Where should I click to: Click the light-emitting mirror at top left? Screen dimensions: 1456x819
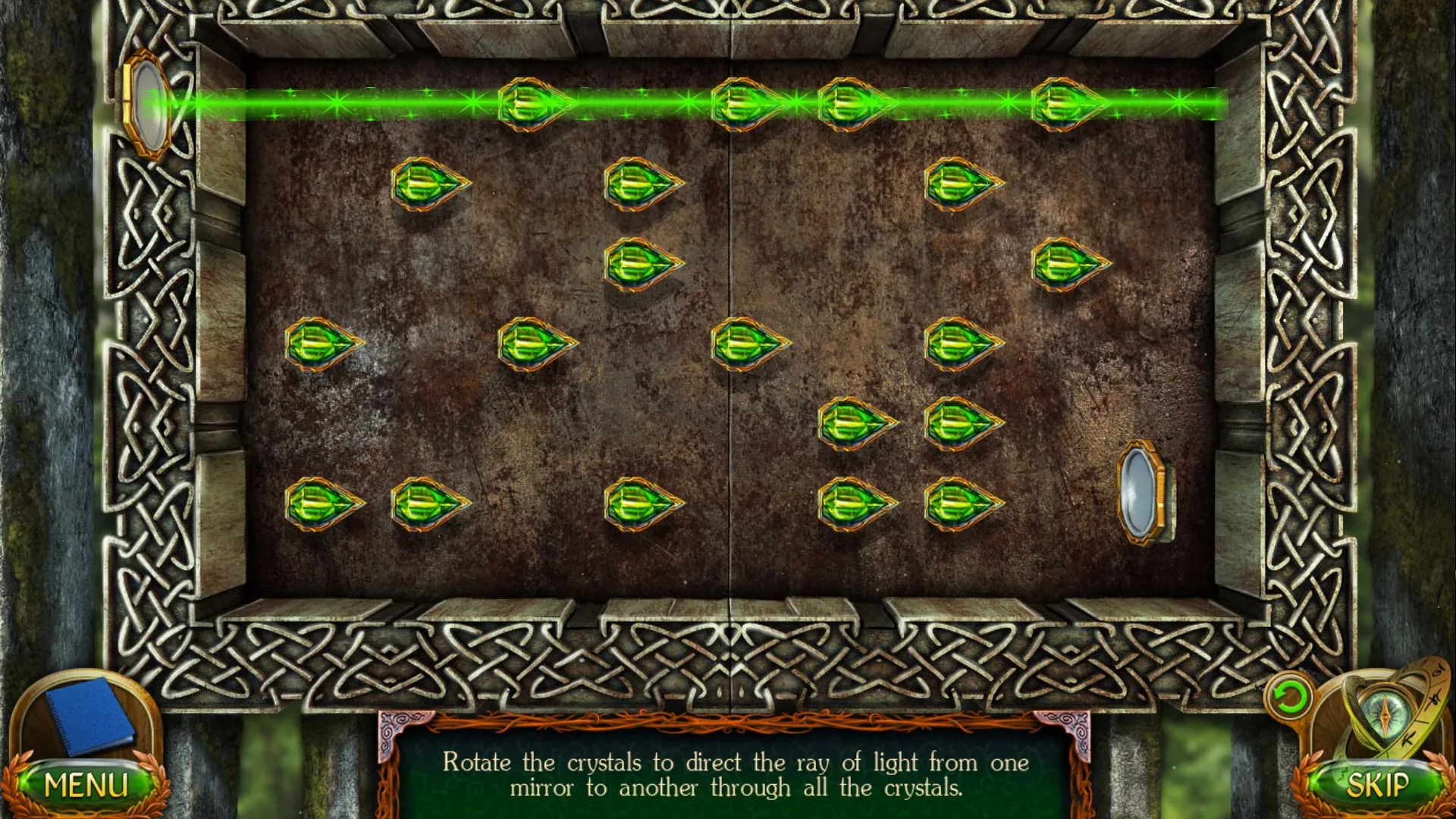tap(147, 102)
